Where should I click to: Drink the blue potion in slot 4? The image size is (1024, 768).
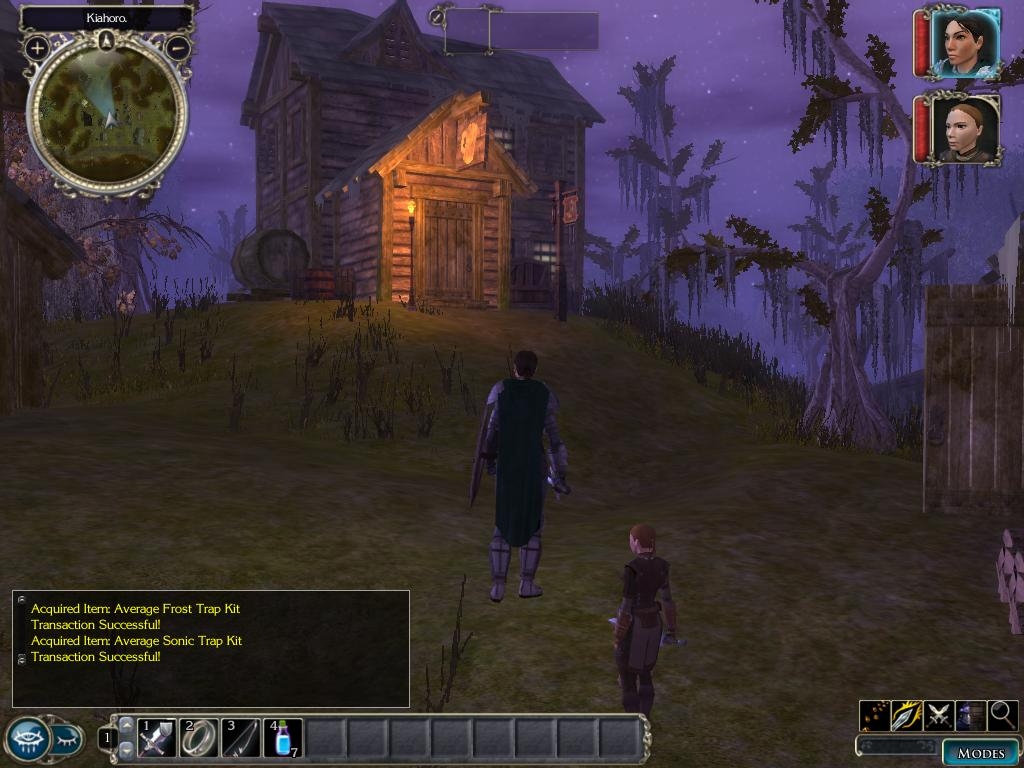[282, 738]
